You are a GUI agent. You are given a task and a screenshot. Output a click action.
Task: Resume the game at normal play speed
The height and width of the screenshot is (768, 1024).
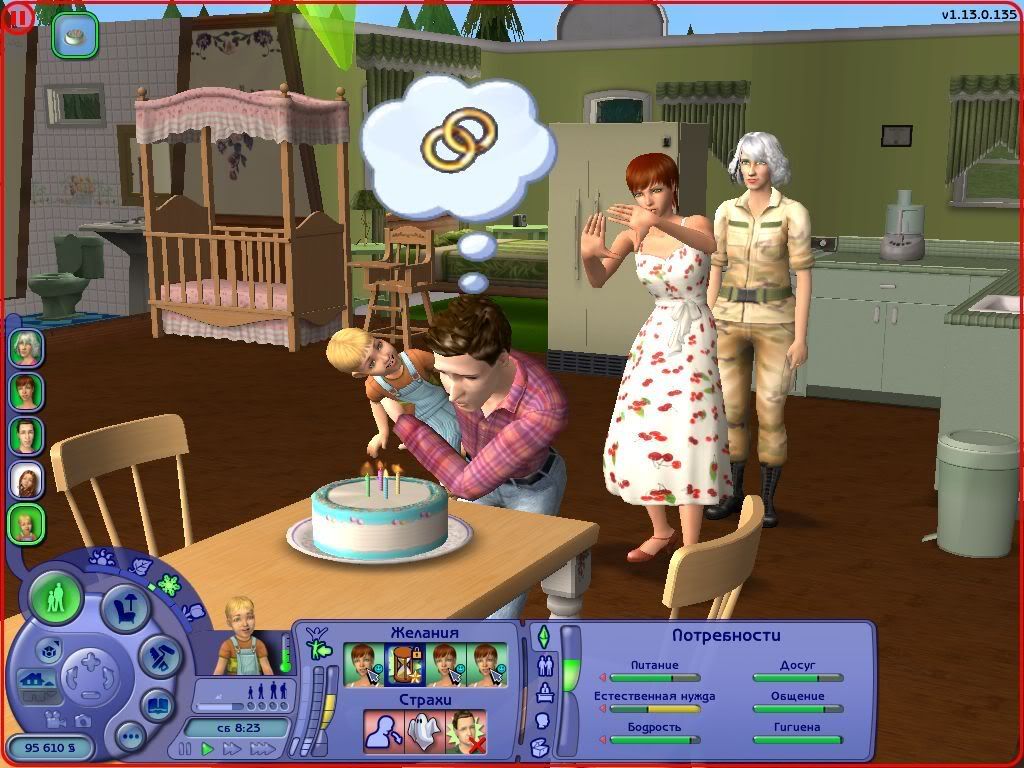tap(208, 748)
